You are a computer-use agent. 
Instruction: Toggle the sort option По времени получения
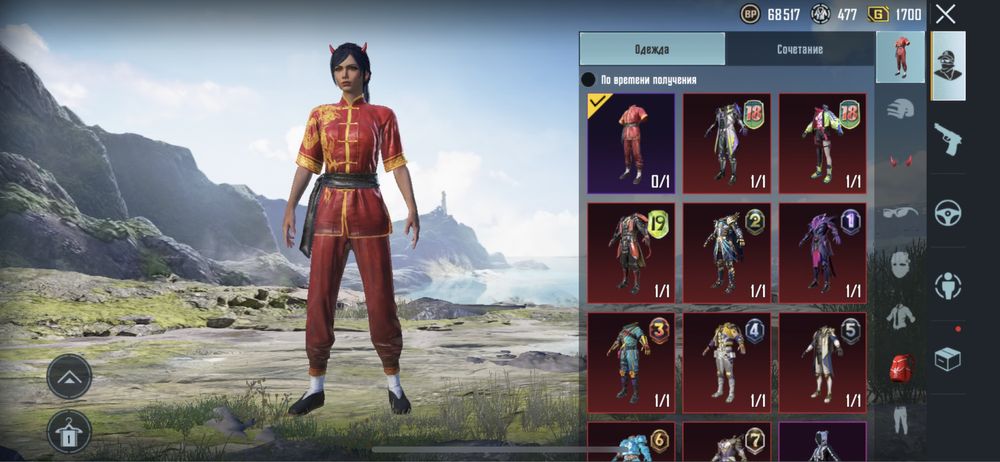pyautogui.click(x=589, y=80)
